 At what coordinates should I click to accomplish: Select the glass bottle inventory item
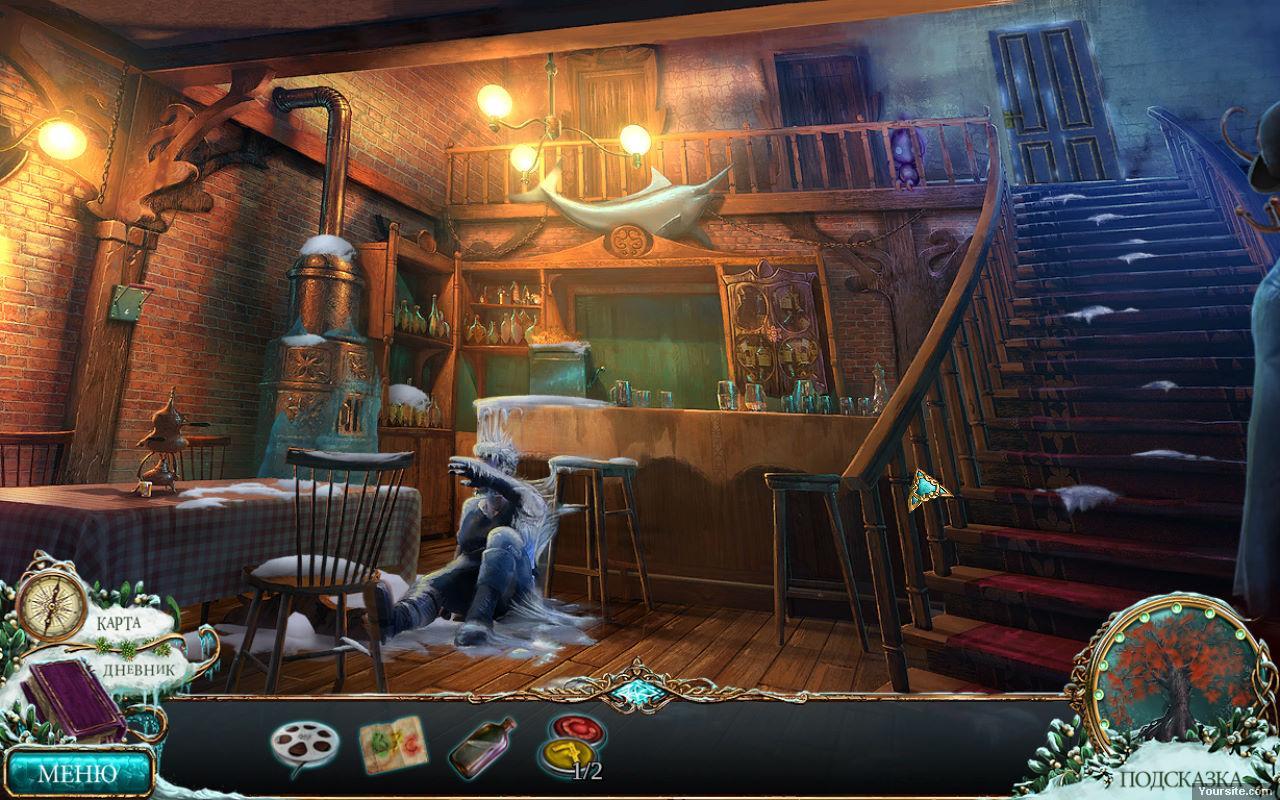pyautogui.click(x=481, y=747)
